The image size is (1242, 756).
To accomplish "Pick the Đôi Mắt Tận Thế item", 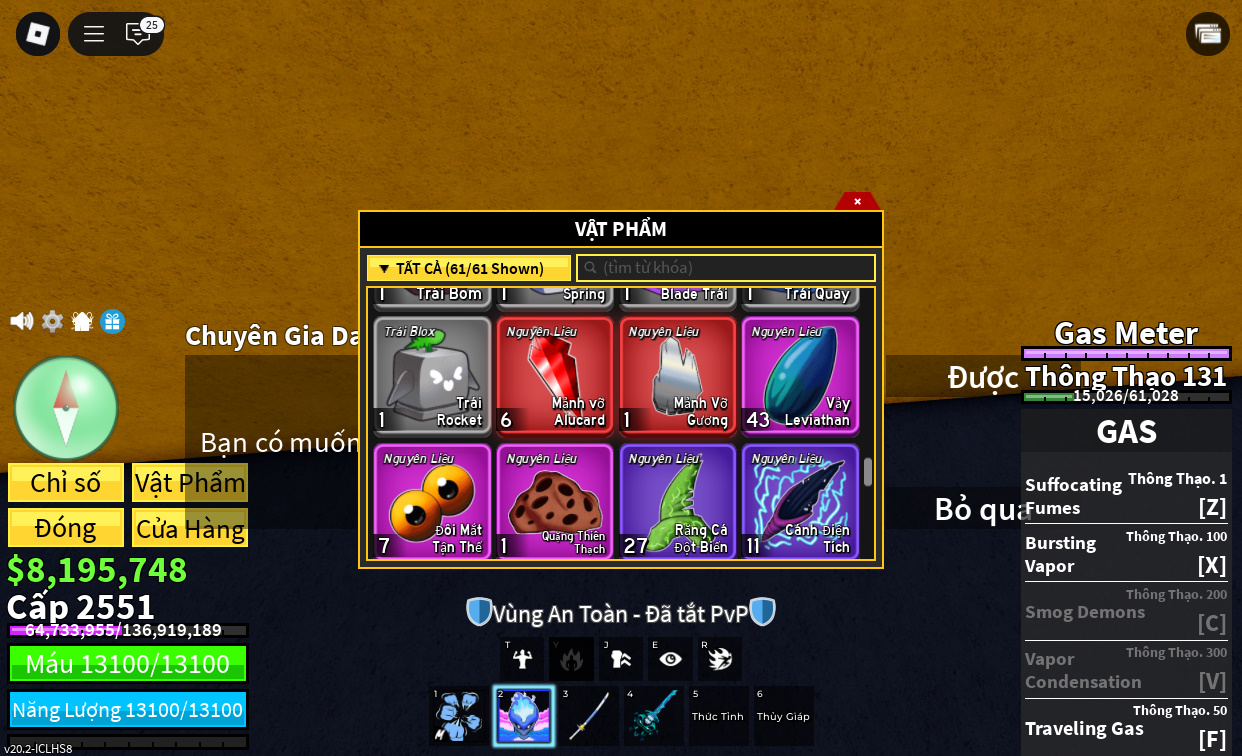I will (432, 501).
